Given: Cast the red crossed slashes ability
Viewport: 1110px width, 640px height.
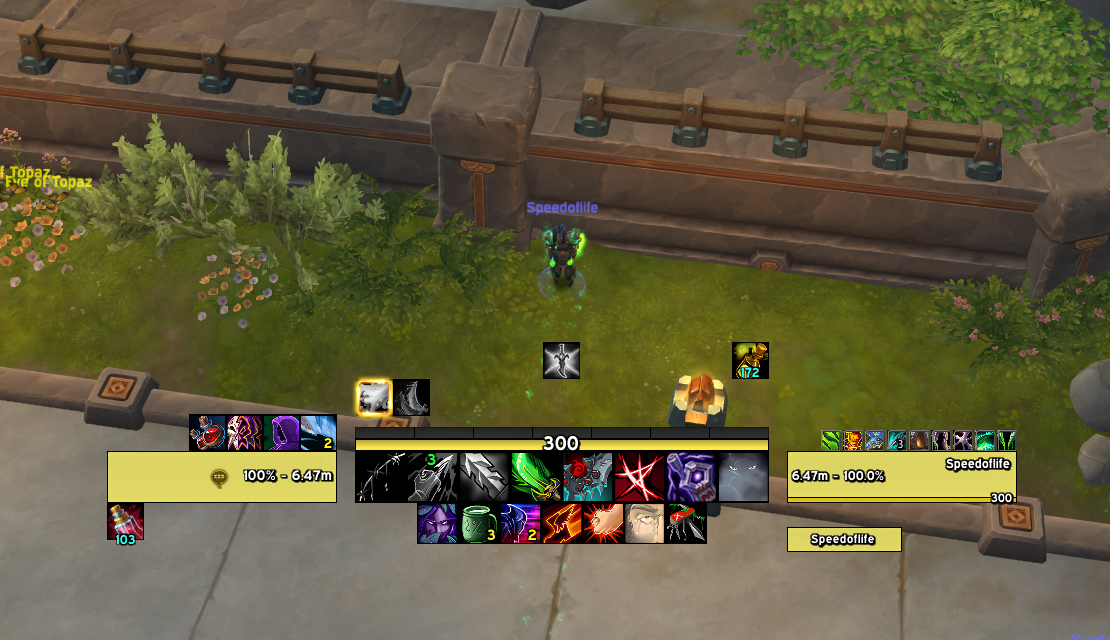Looking at the screenshot, I should tap(640, 477).
